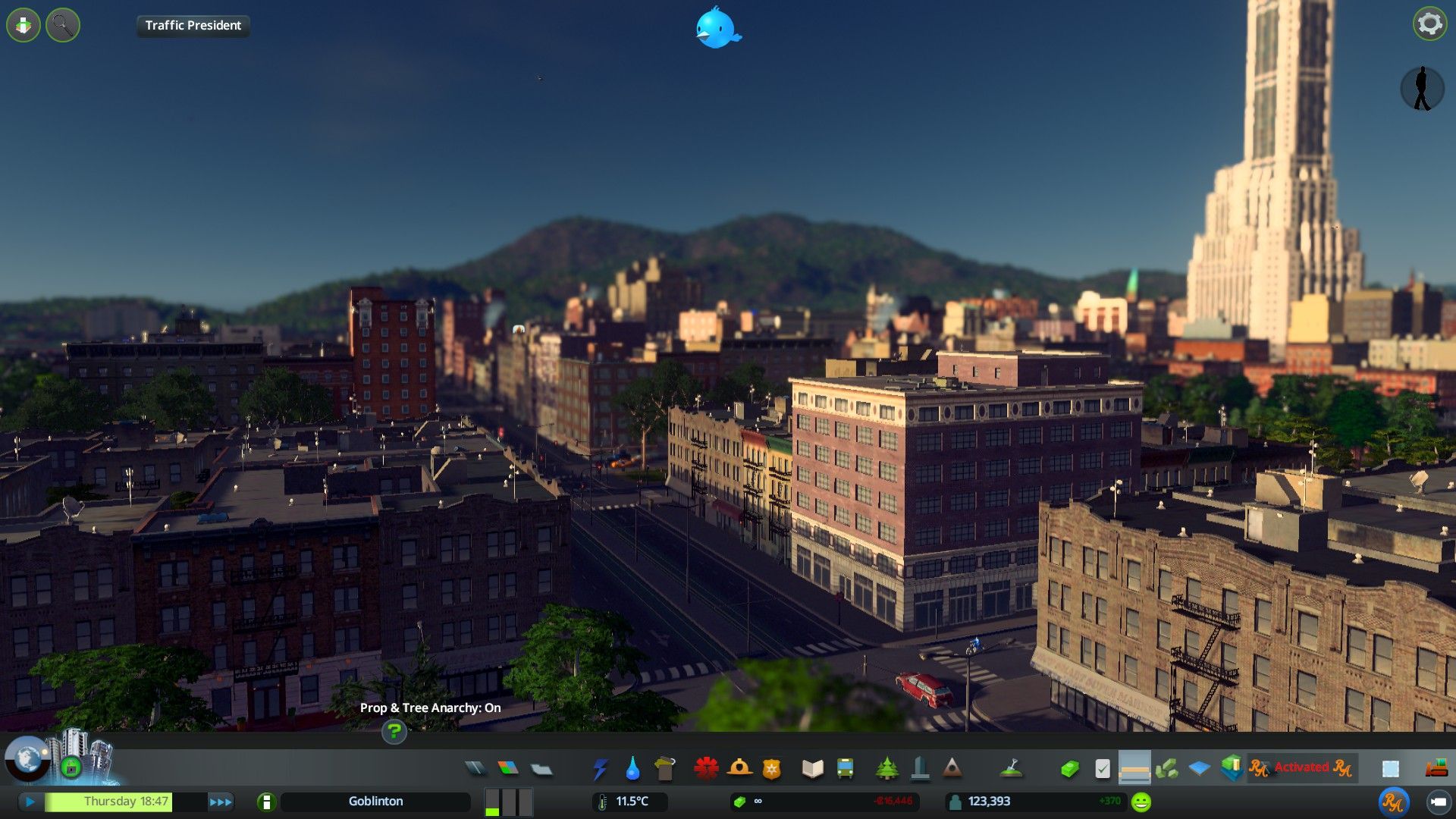The width and height of the screenshot is (1456, 819).
Task: Open the Police badge menu
Action: (x=771, y=769)
